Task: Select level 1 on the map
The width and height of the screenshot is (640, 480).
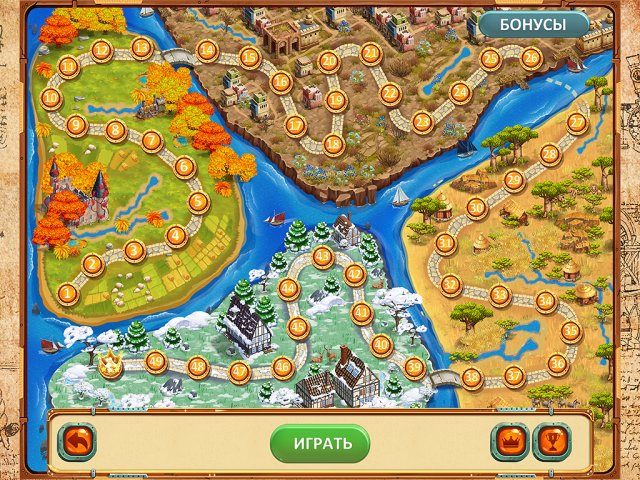Action: 68,293
